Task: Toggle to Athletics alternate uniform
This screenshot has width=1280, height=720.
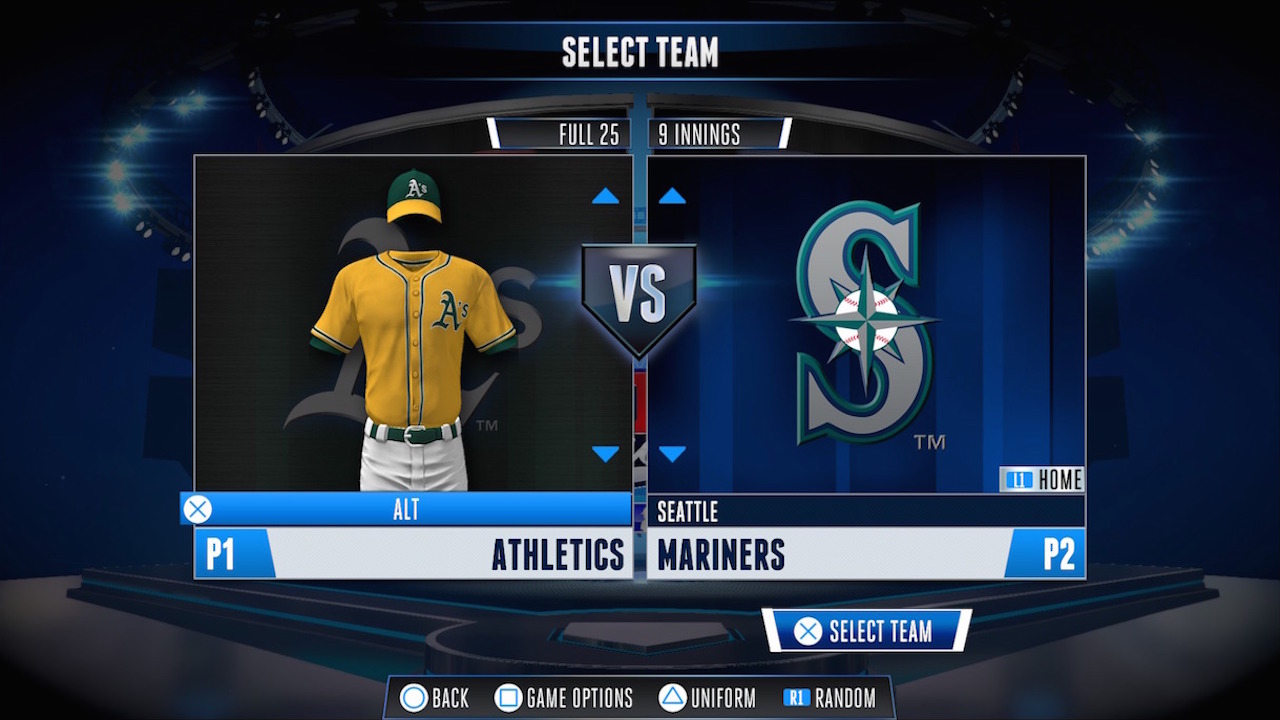Action: pyautogui.click(x=409, y=509)
